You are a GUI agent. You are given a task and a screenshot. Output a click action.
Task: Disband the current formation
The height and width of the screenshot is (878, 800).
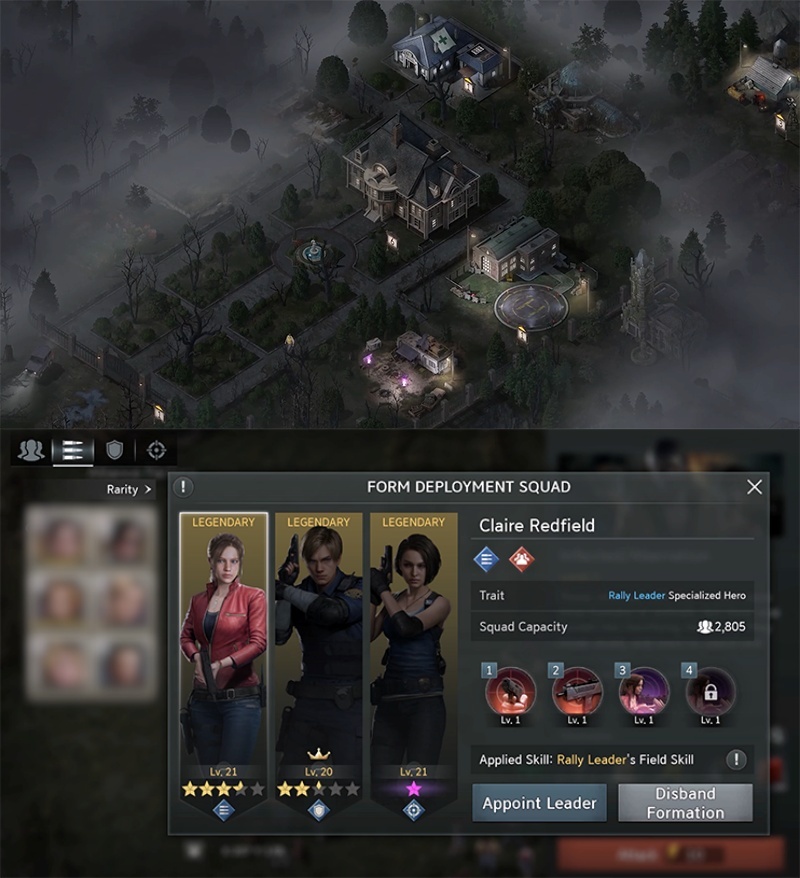point(685,802)
